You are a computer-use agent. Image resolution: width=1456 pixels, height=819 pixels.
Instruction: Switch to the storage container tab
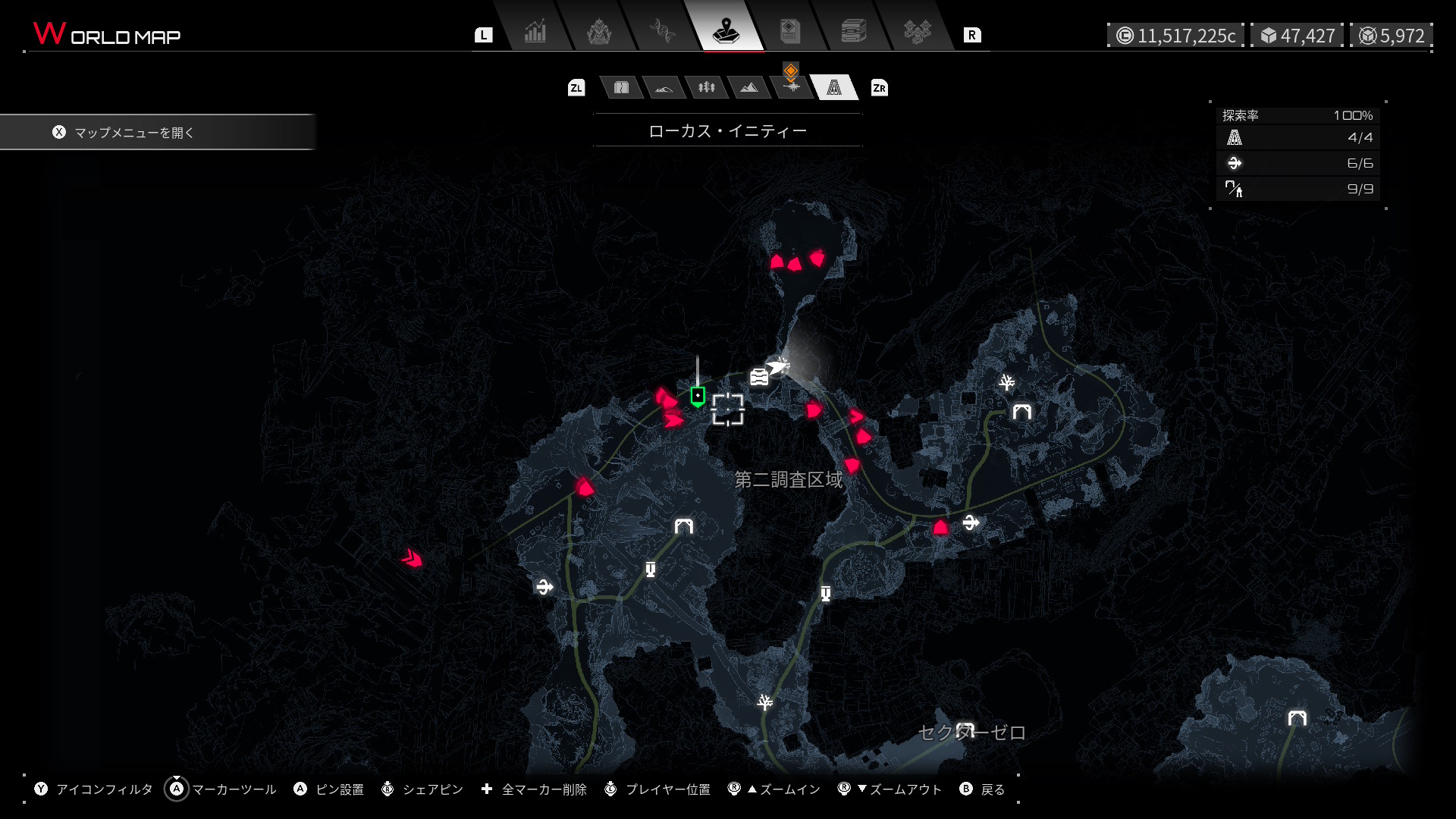tap(853, 33)
